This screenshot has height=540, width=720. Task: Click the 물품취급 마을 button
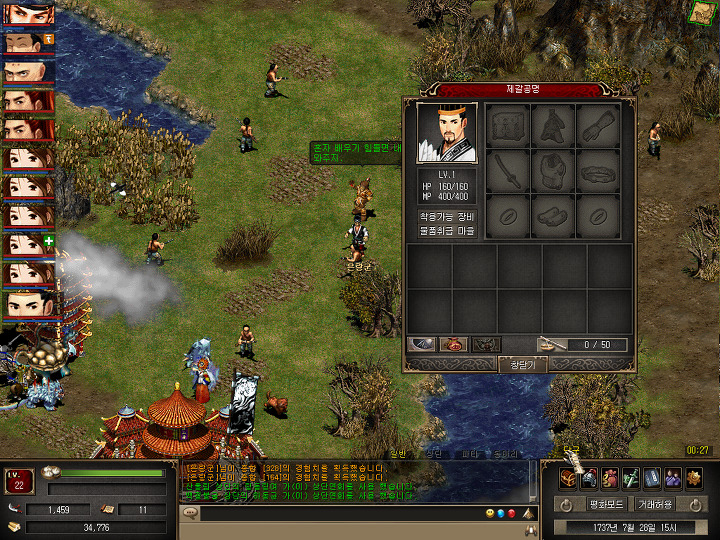(x=446, y=231)
